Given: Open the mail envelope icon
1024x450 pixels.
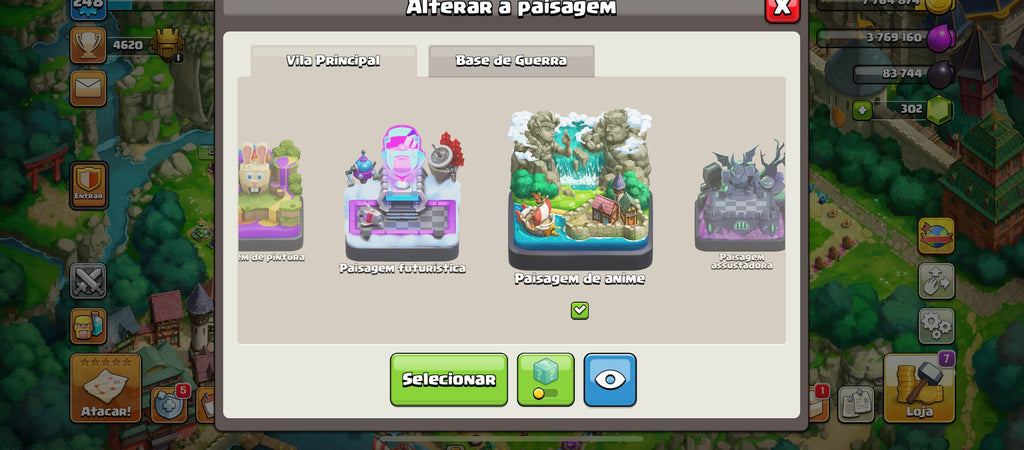Looking at the screenshot, I should click(x=88, y=89).
